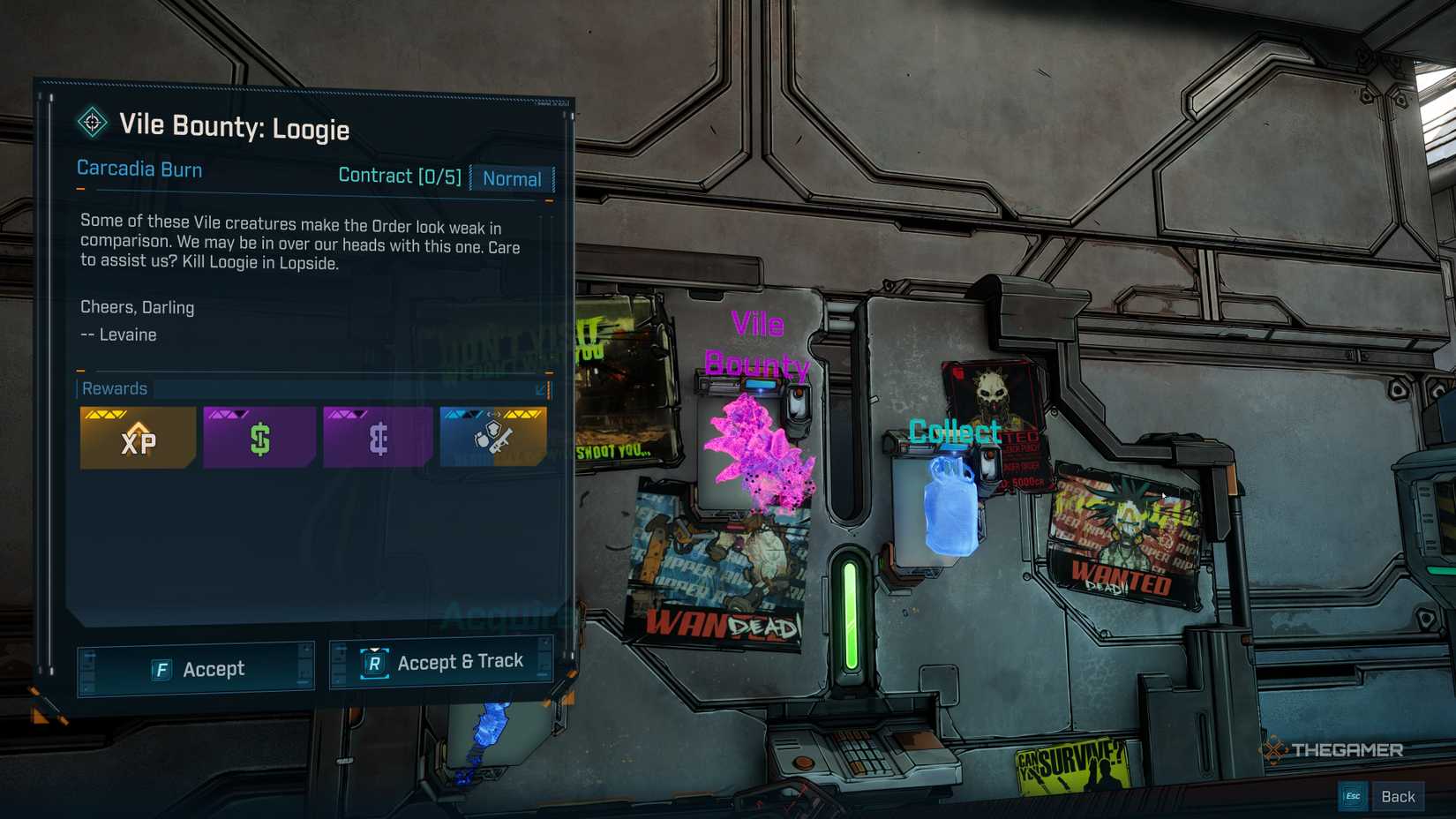Click Back to exit the bounty board
Viewport: 1456px width, 819px height.
pos(1399,795)
